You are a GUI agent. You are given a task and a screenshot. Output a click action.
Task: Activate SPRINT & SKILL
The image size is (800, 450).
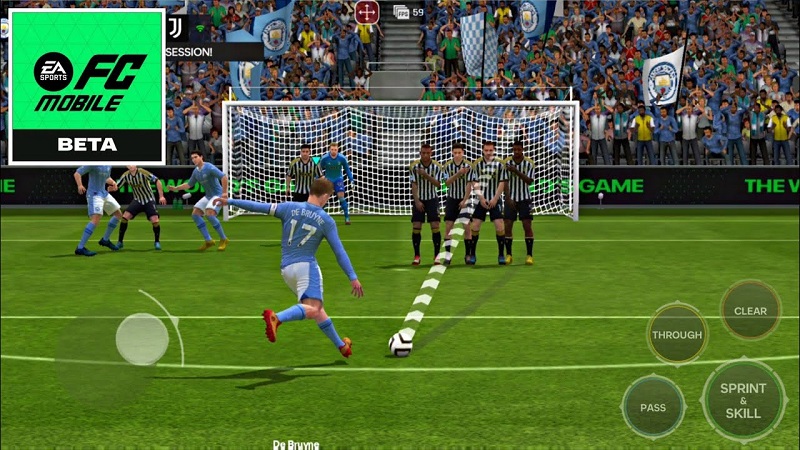point(743,400)
